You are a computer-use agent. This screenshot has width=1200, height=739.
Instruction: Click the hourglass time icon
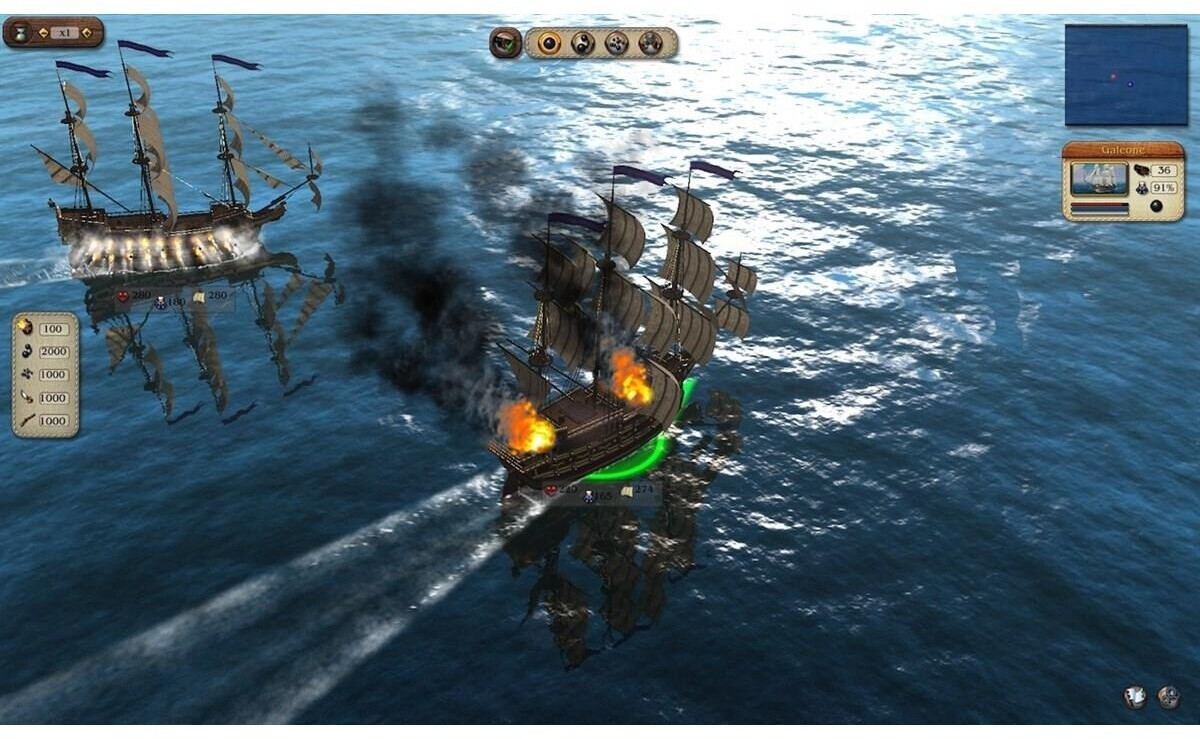pyautogui.click(x=20, y=32)
